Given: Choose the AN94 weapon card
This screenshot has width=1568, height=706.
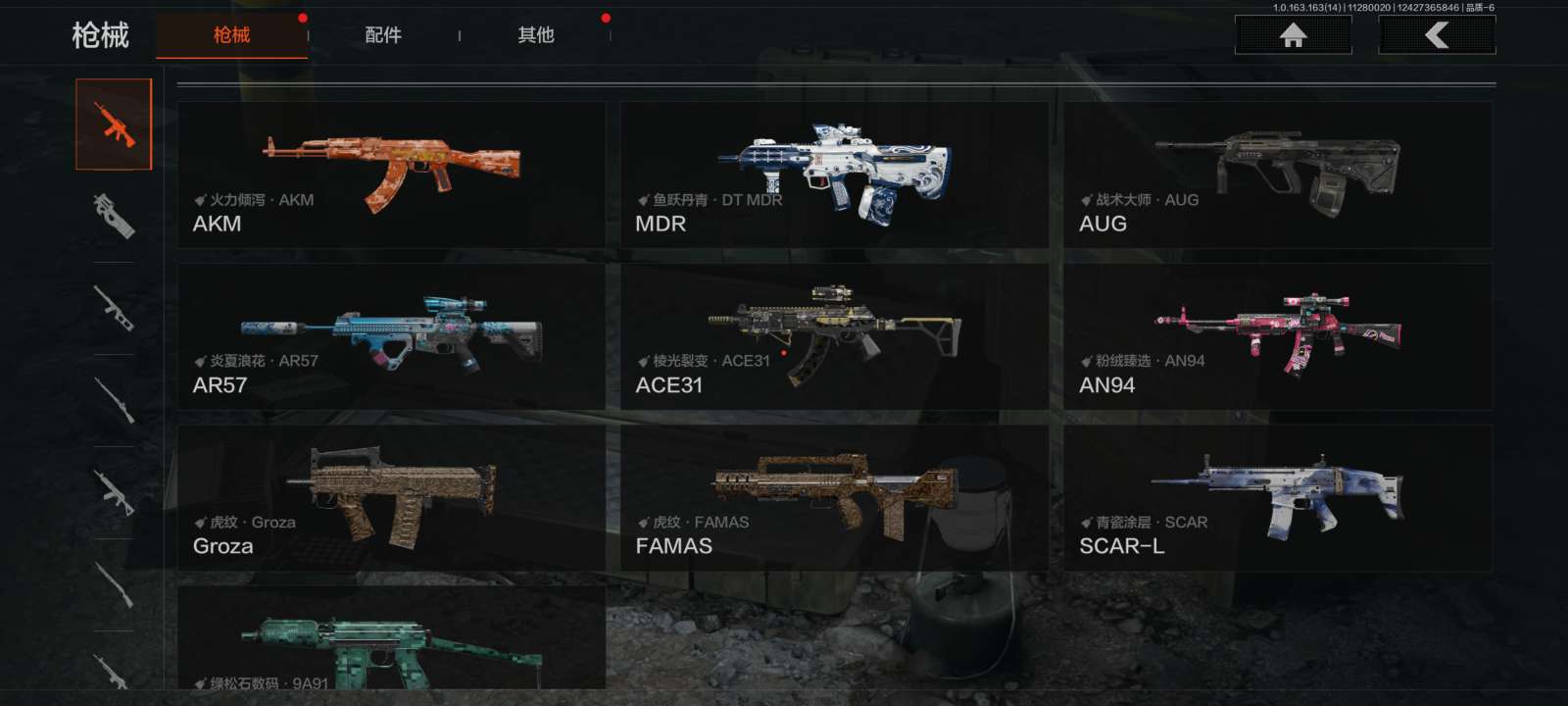Looking at the screenshot, I should click(x=1277, y=336).
